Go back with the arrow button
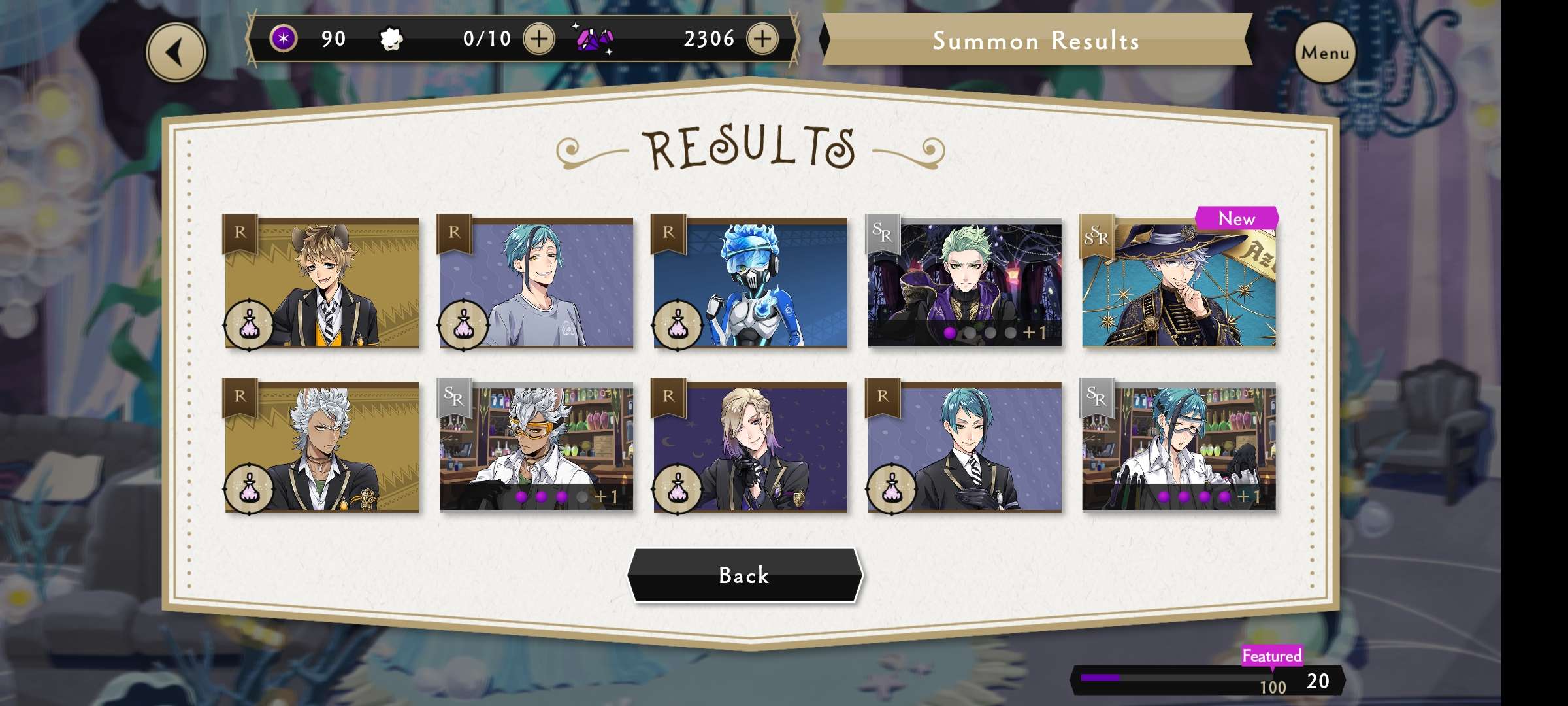The width and height of the screenshot is (1568, 706). click(176, 52)
